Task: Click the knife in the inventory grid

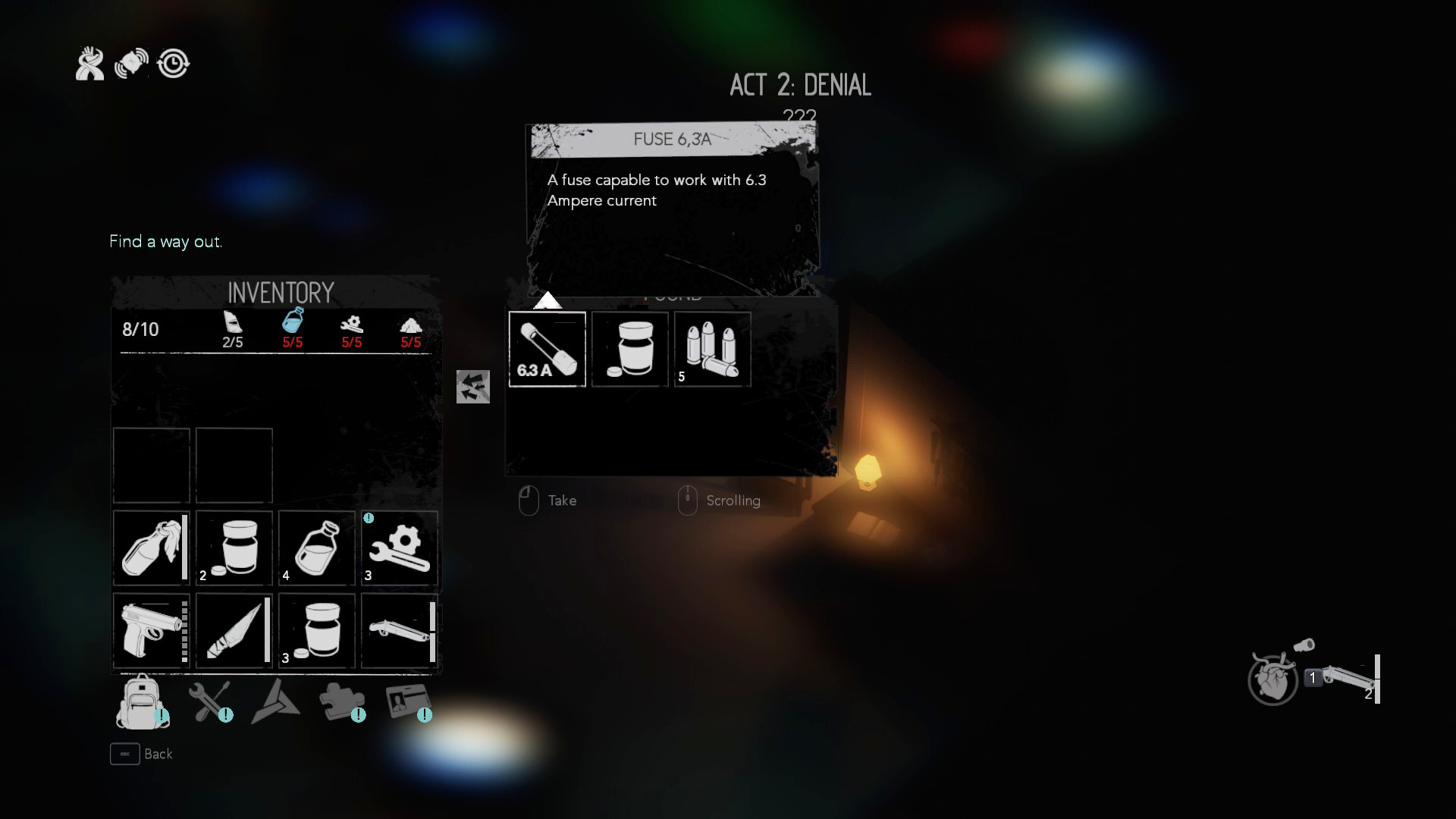Action: coord(234,631)
